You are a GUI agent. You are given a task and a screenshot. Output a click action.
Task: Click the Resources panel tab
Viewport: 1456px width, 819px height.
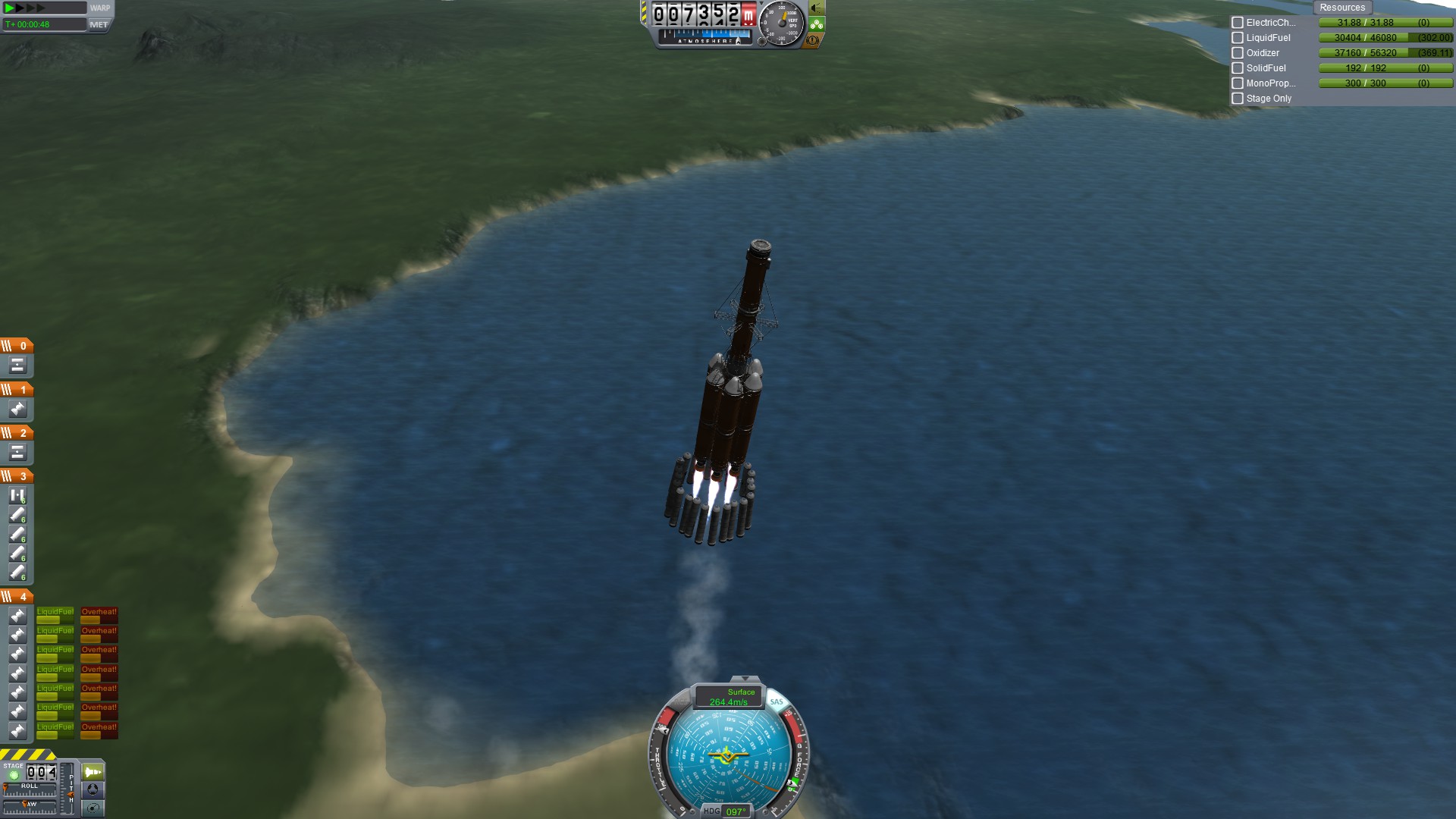pos(1341,8)
